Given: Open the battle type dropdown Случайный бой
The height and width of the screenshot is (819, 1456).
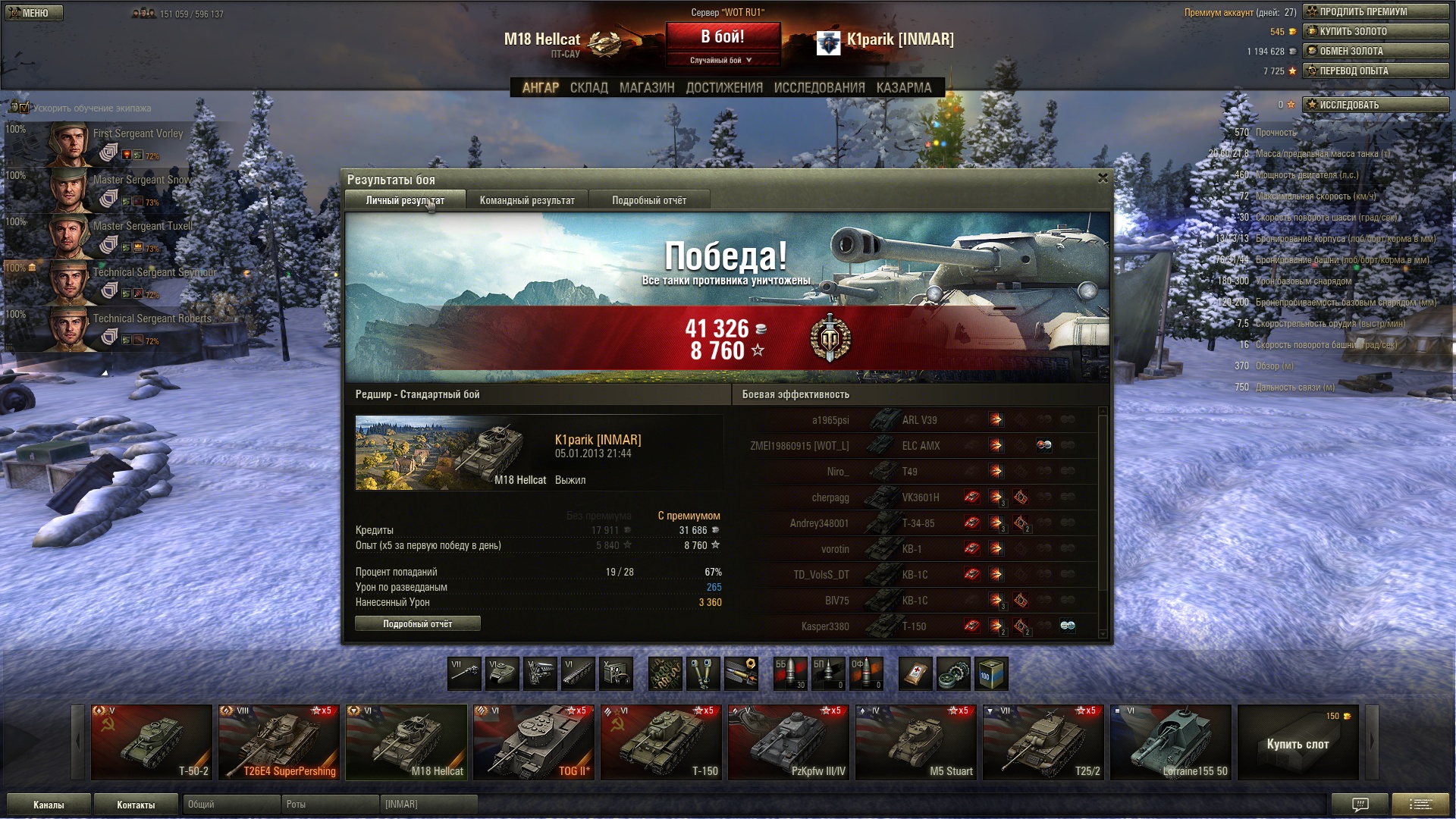Looking at the screenshot, I should pos(721,60).
